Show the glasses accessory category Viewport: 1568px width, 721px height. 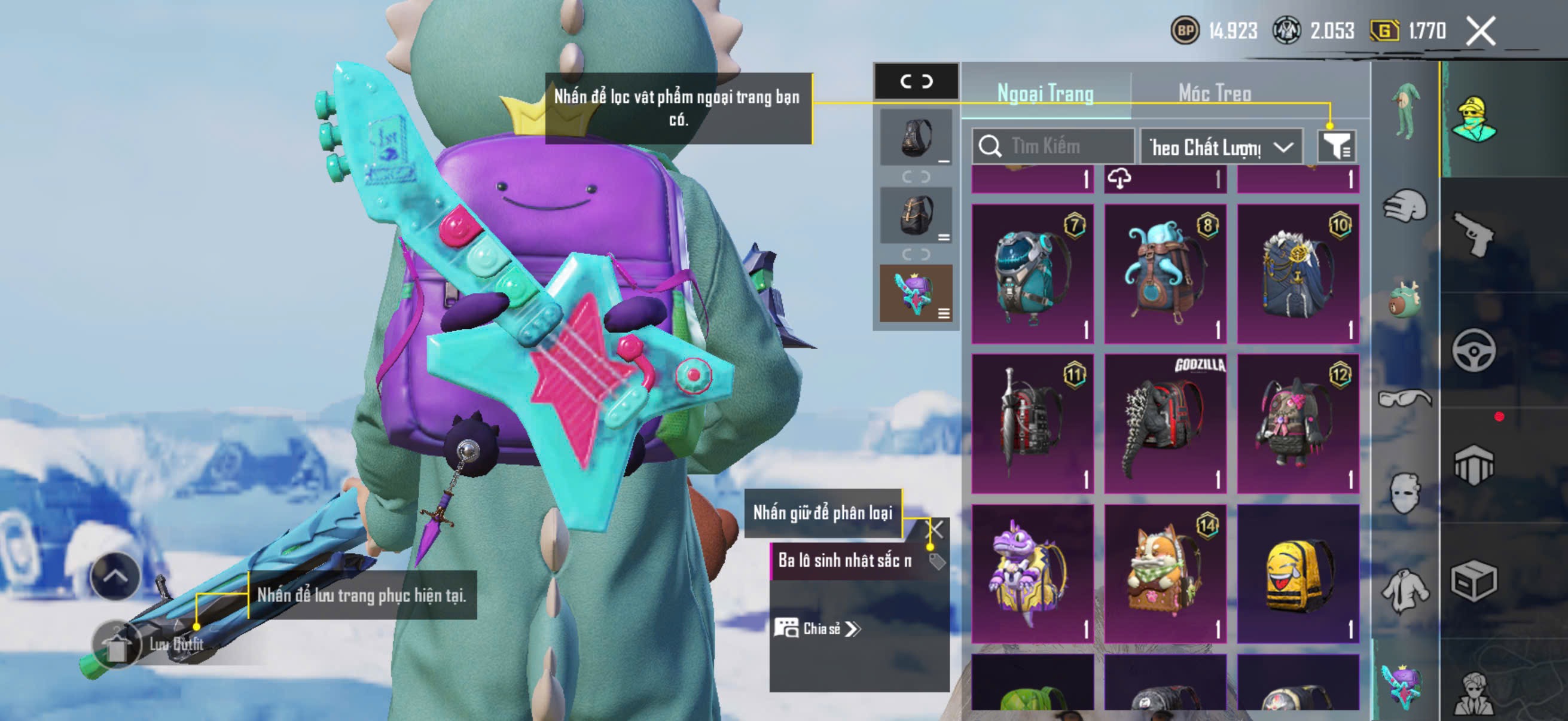coord(1404,399)
